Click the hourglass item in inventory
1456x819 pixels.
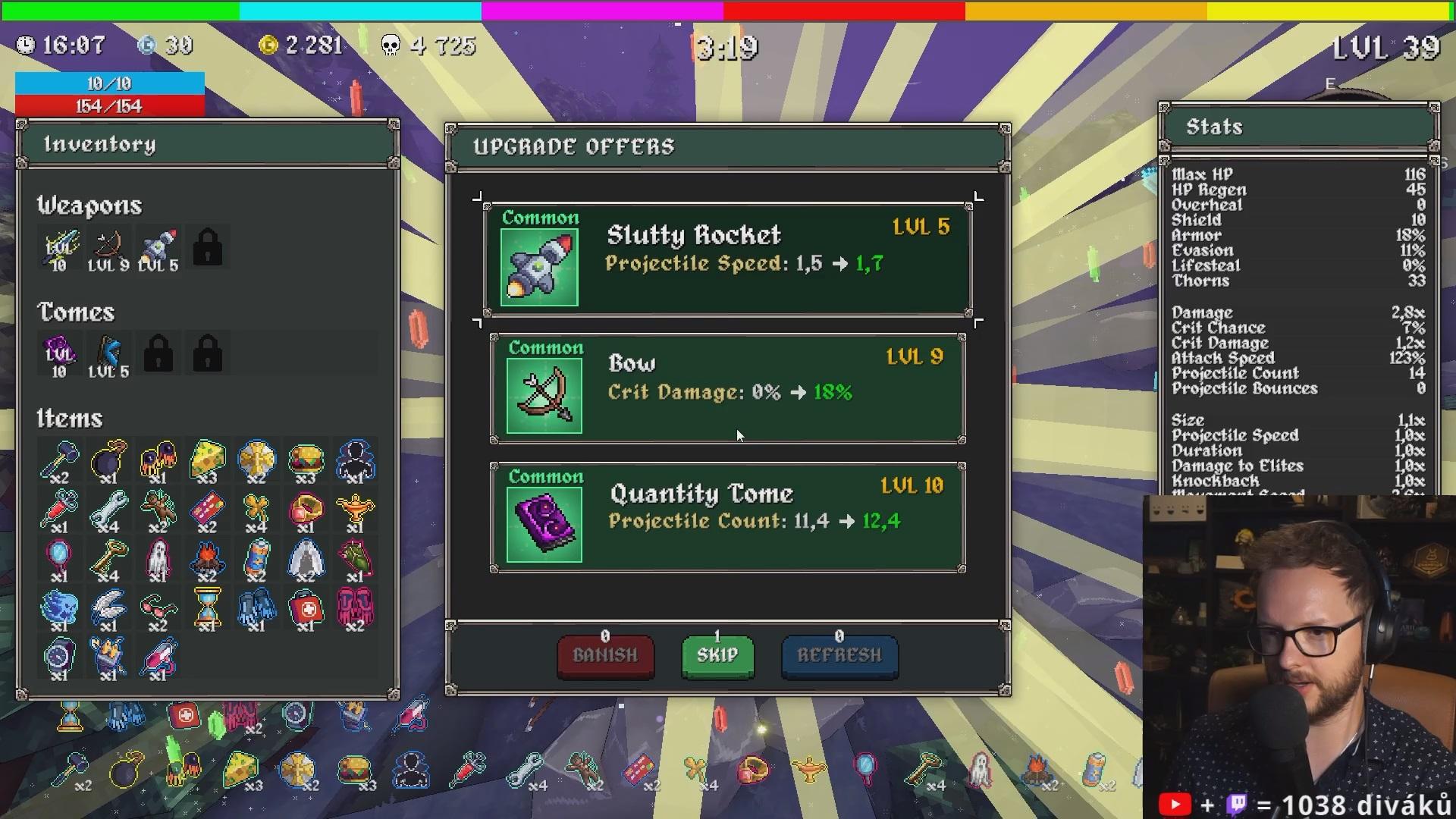tap(207, 609)
